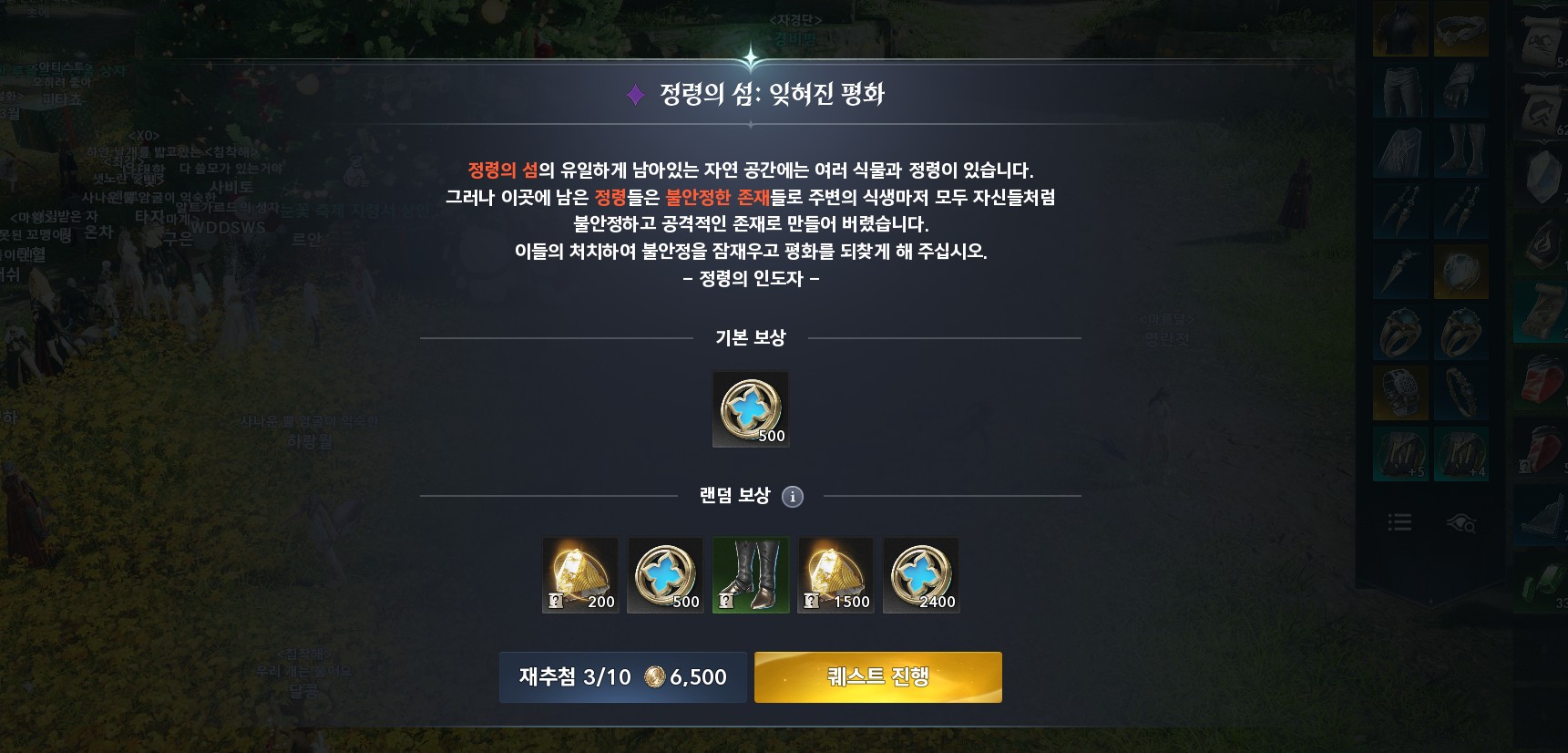The height and width of the screenshot is (753, 1568).
Task: Click the 1500 gold ingot random reward
Action: pos(835,574)
